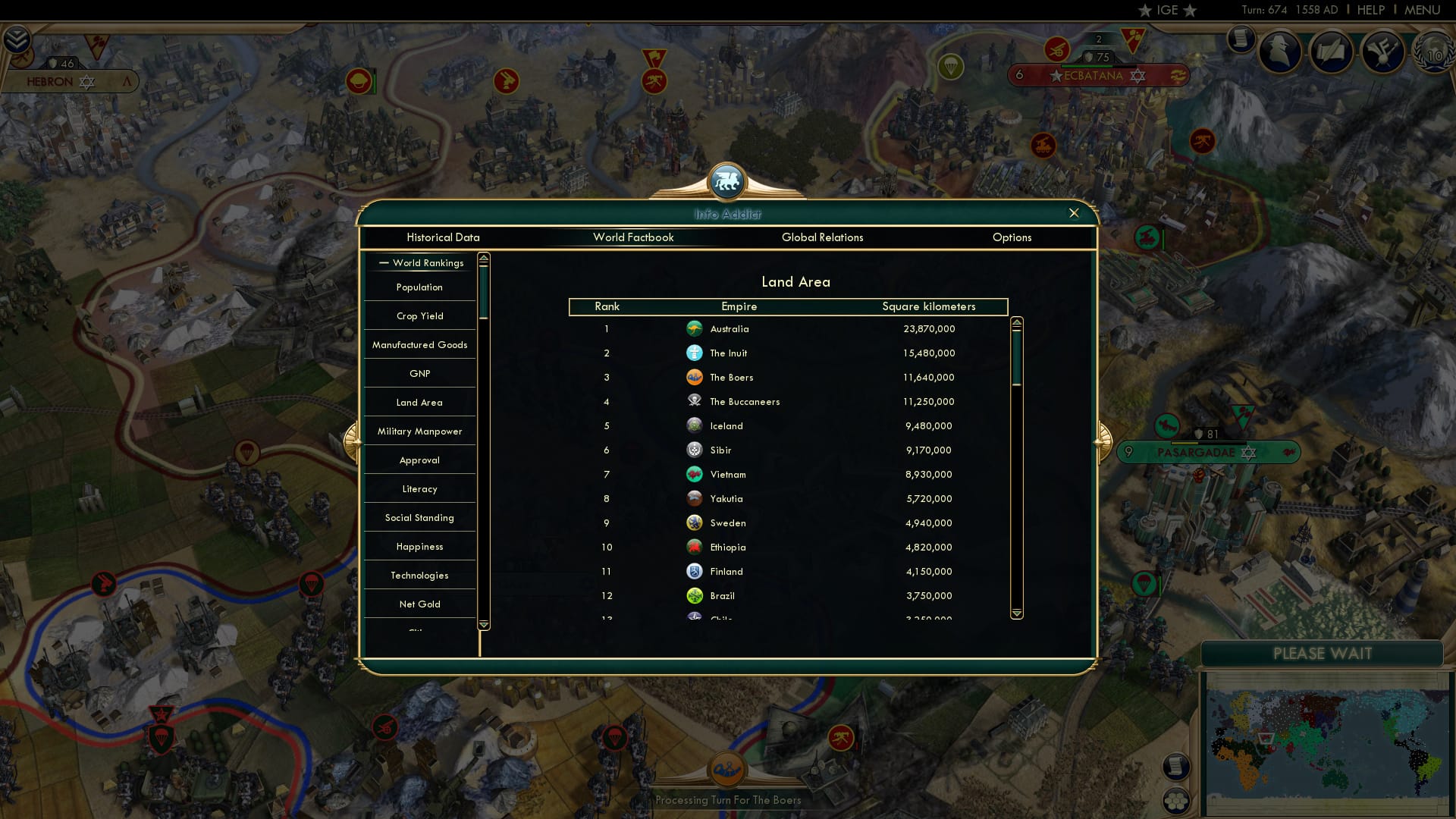Click the notification log scroll icon top right
The height and width of the screenshot is (819, 1456).
(1241, 38)
